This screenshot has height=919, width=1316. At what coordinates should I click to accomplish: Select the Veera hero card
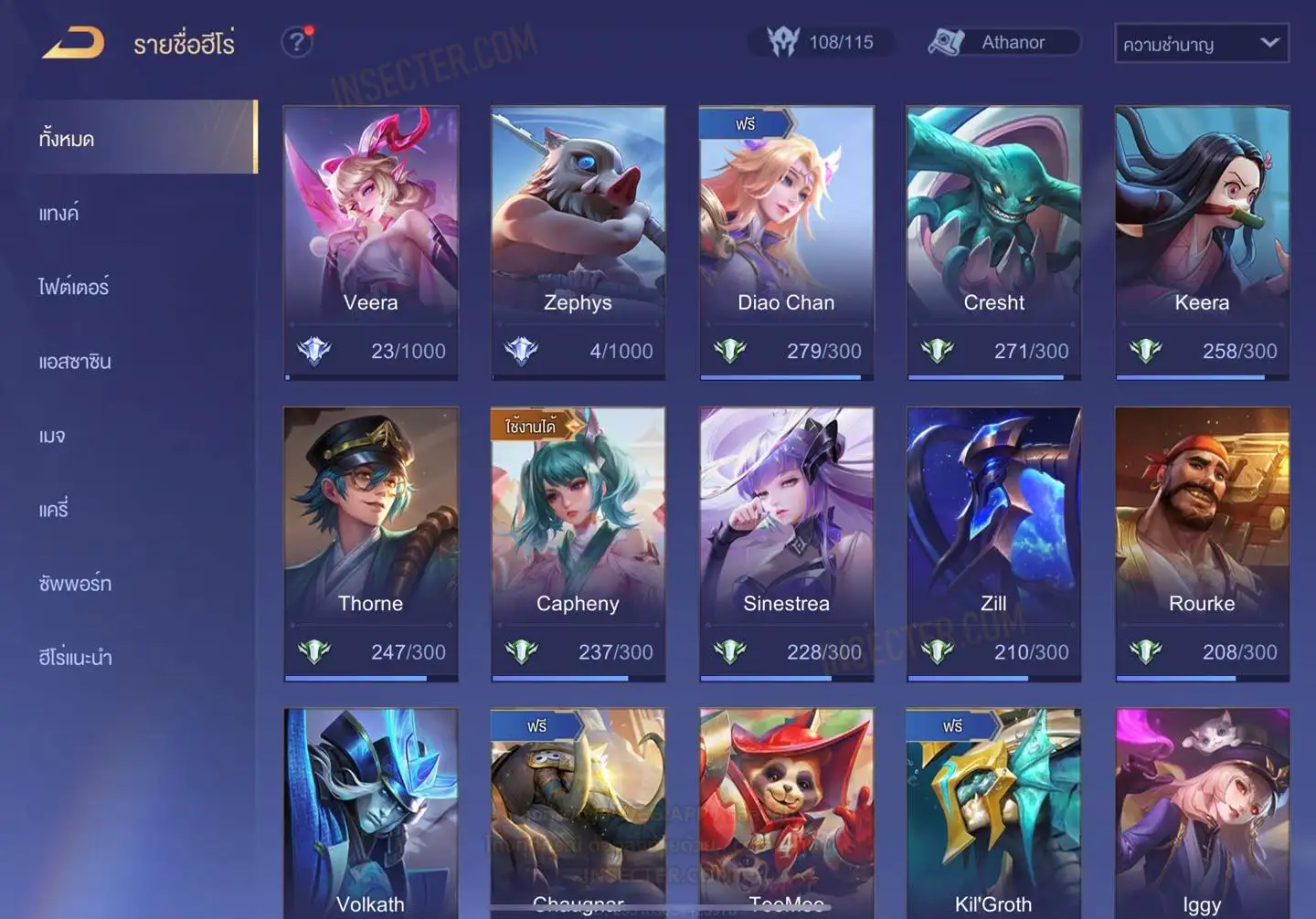pyautogui.click(x=370, y=242)
